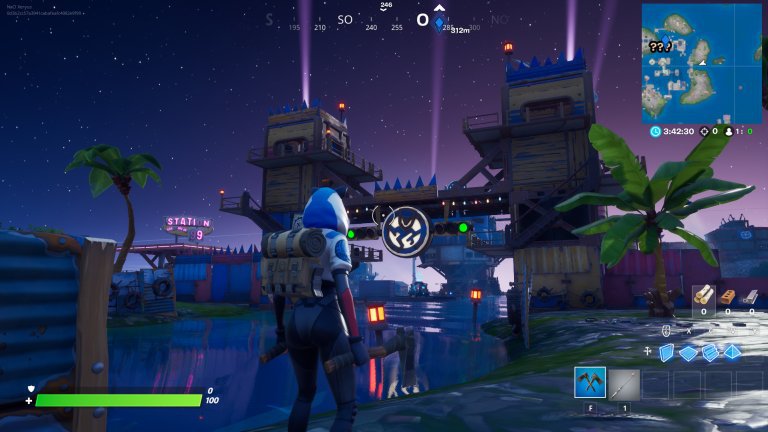Open the island minimap
The height and width of the screenshot is (432, 768).
[x=701, y=62]
